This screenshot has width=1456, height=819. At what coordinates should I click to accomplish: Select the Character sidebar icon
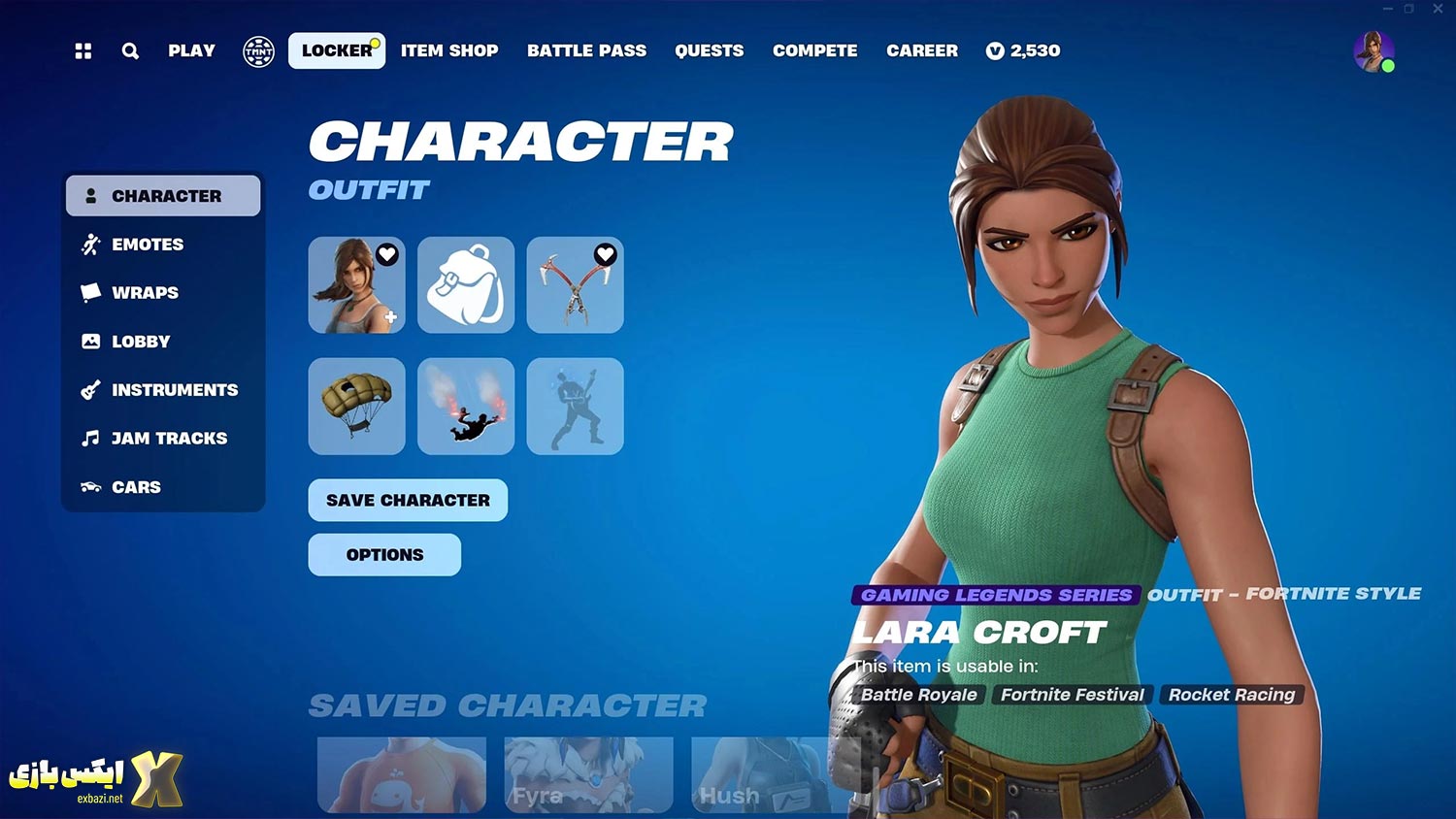click(x=89, y=195)
